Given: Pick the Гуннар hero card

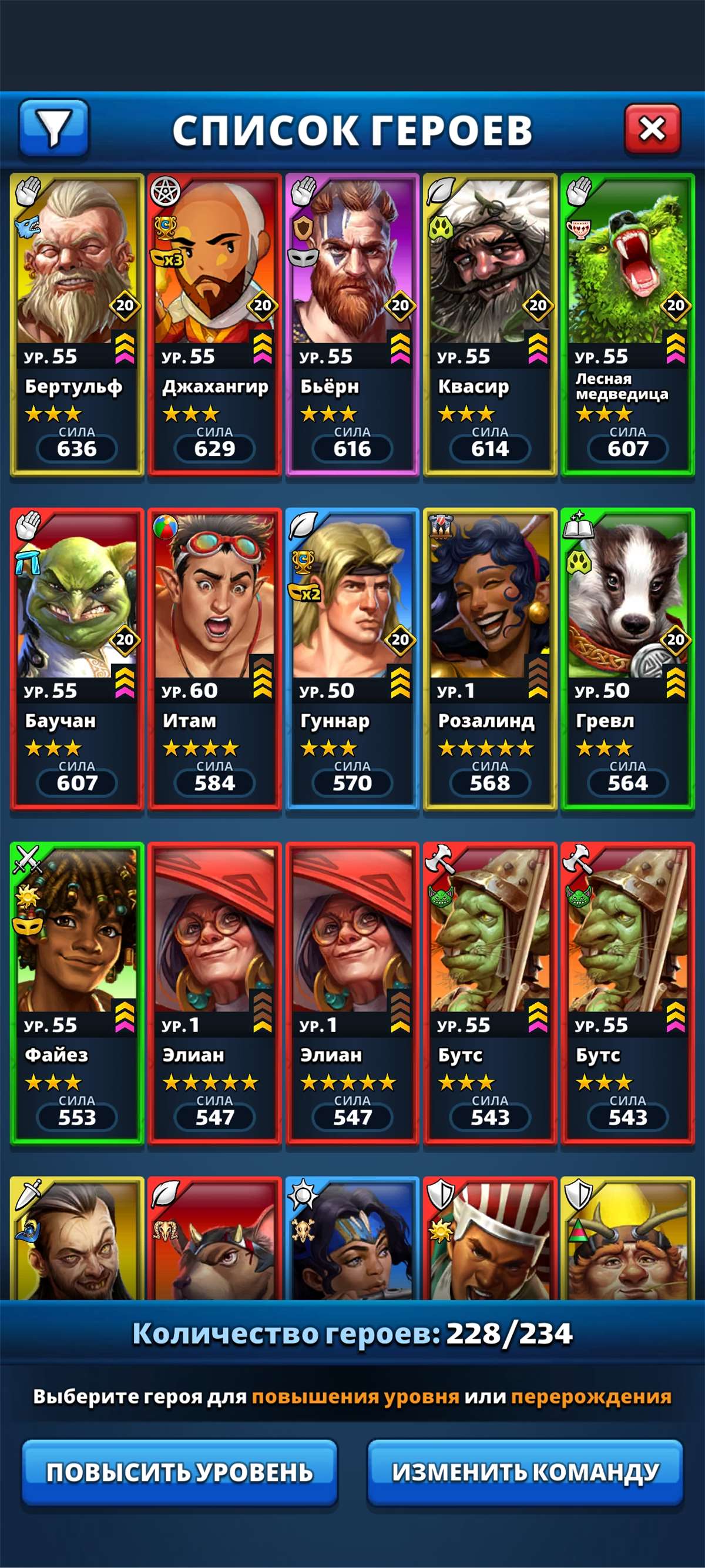Looking at the screenshot, I should point(352,659).
